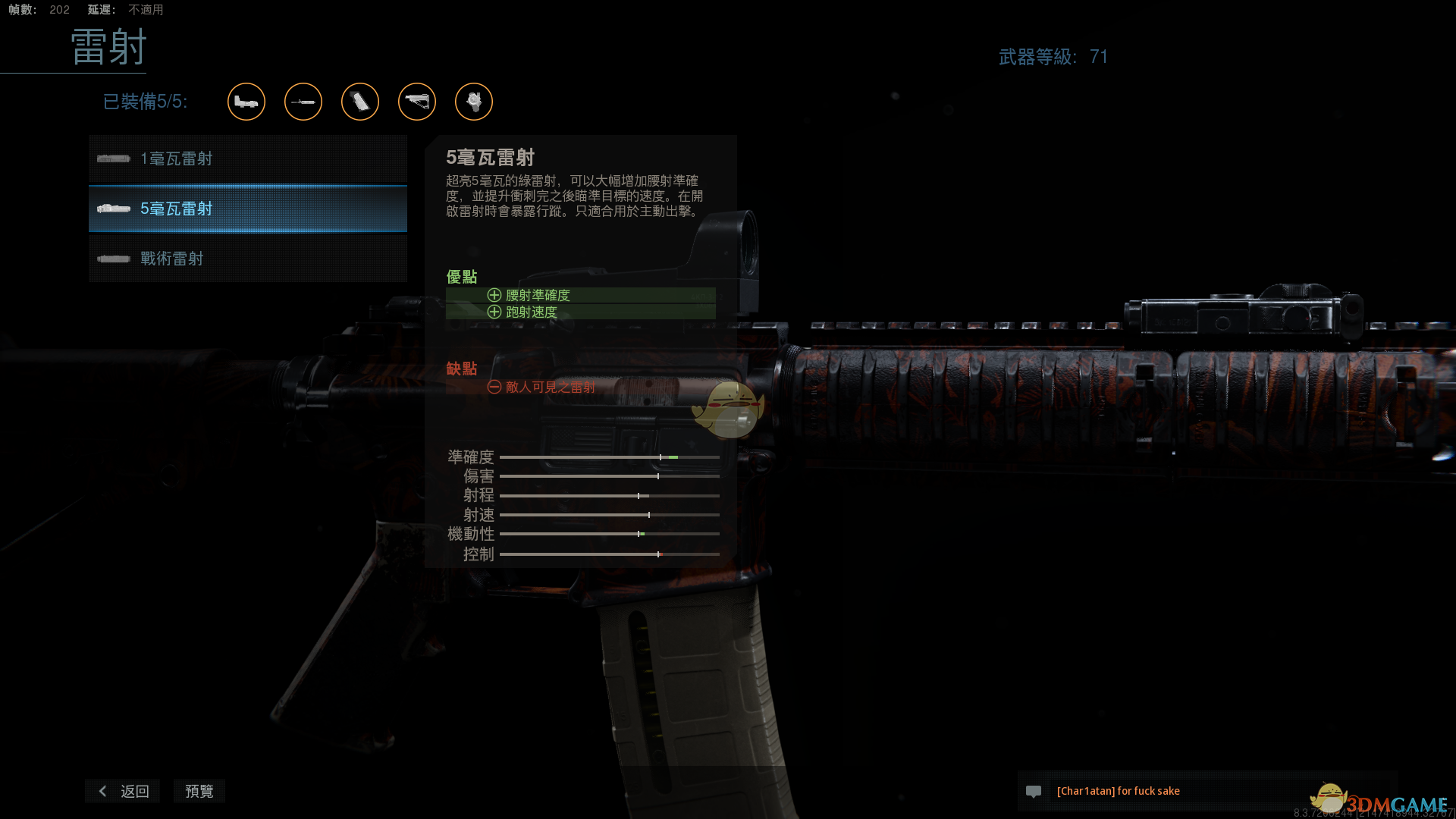Screen dimensions: 1456x819
Task: Go back with the 返回 button
Action: tap(123, 791)
